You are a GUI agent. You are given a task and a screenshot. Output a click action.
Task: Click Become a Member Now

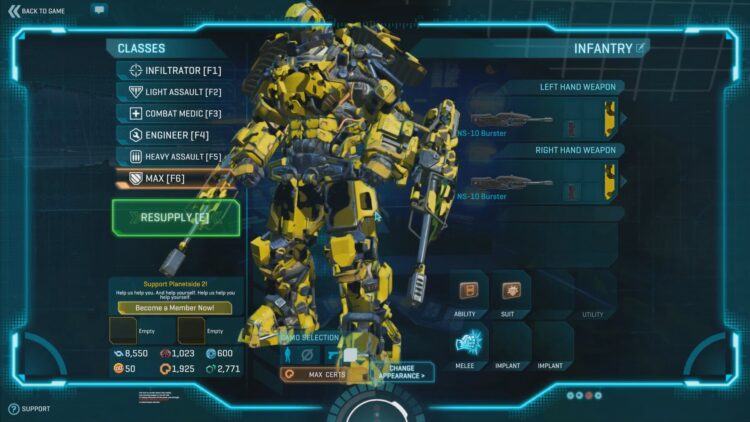(x=175, y=308)
